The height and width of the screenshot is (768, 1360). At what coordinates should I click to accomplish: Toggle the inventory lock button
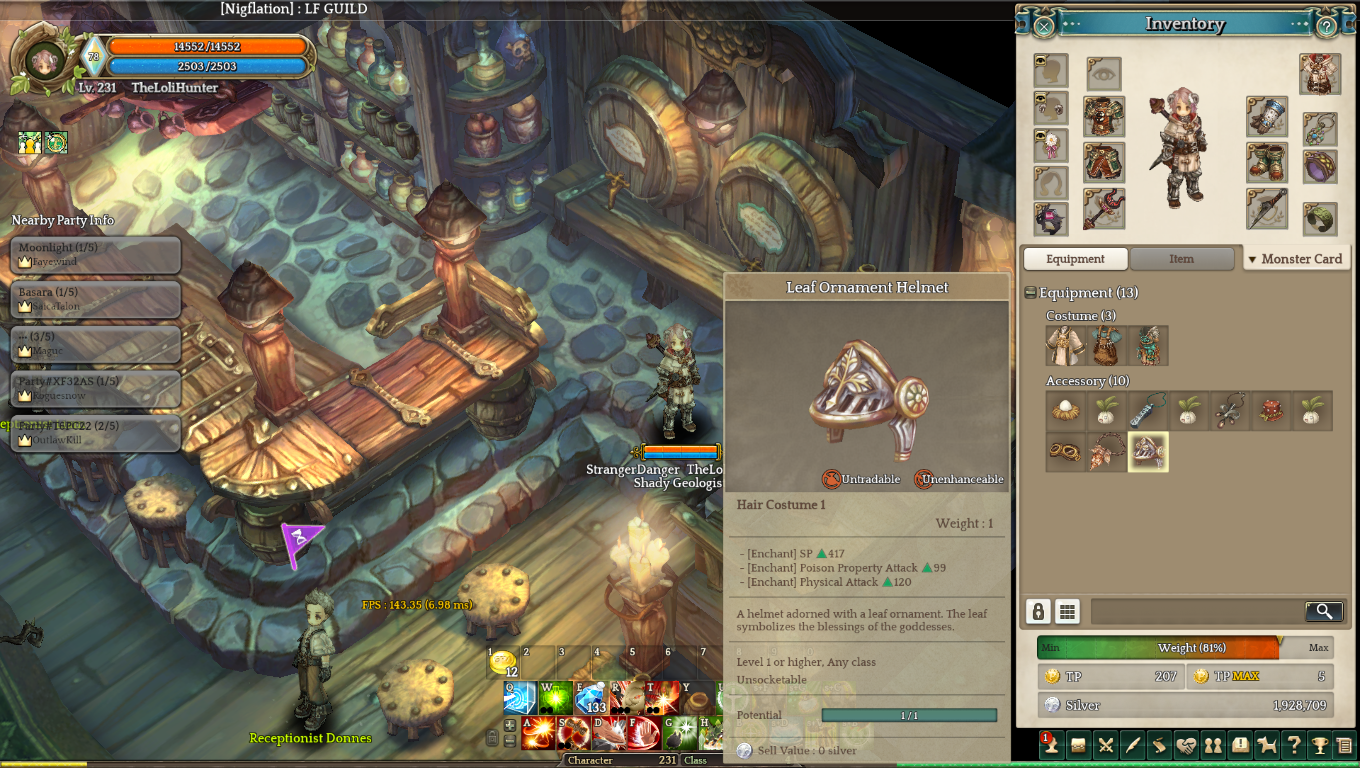click(1038, 611)
